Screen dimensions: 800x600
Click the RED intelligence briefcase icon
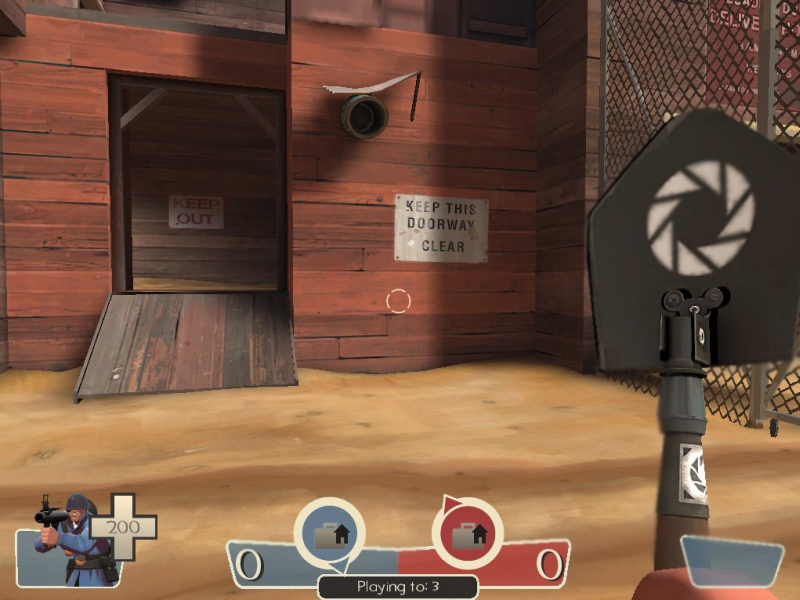point(467,533)
